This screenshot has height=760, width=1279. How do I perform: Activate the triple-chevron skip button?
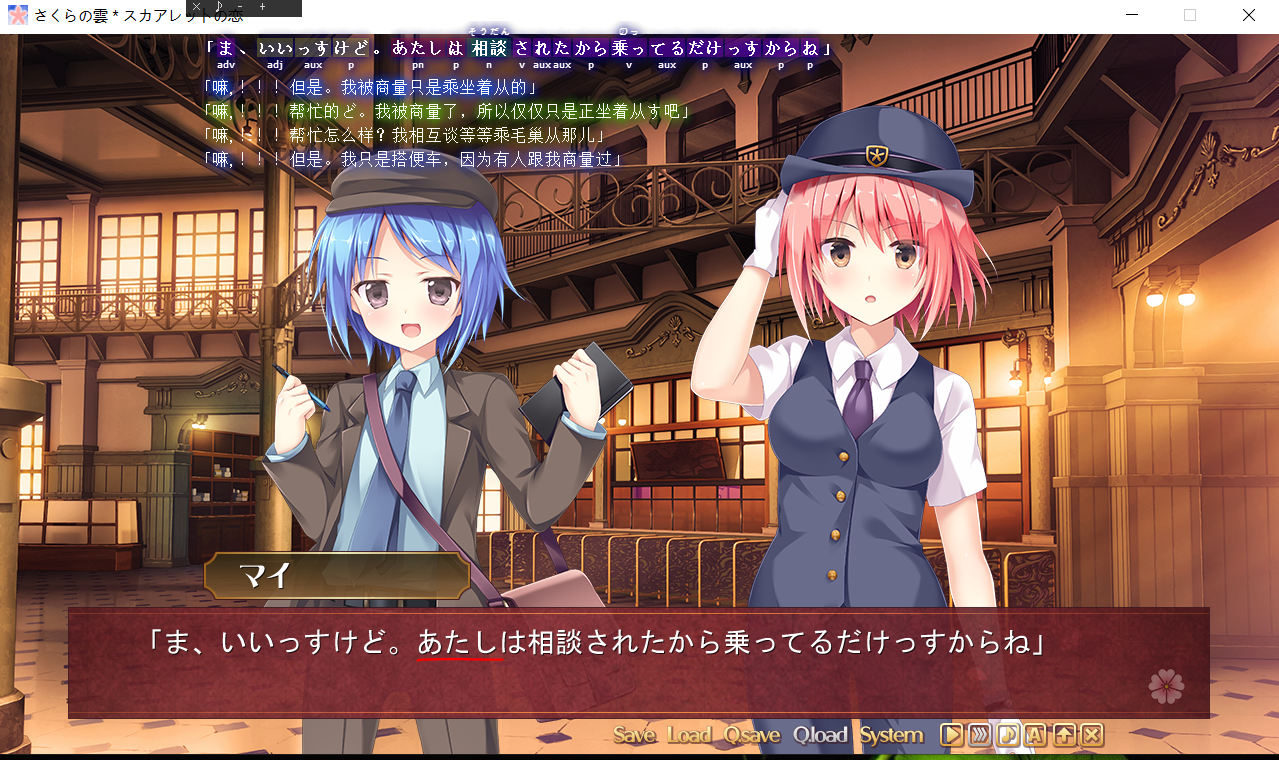click(980, 736)
